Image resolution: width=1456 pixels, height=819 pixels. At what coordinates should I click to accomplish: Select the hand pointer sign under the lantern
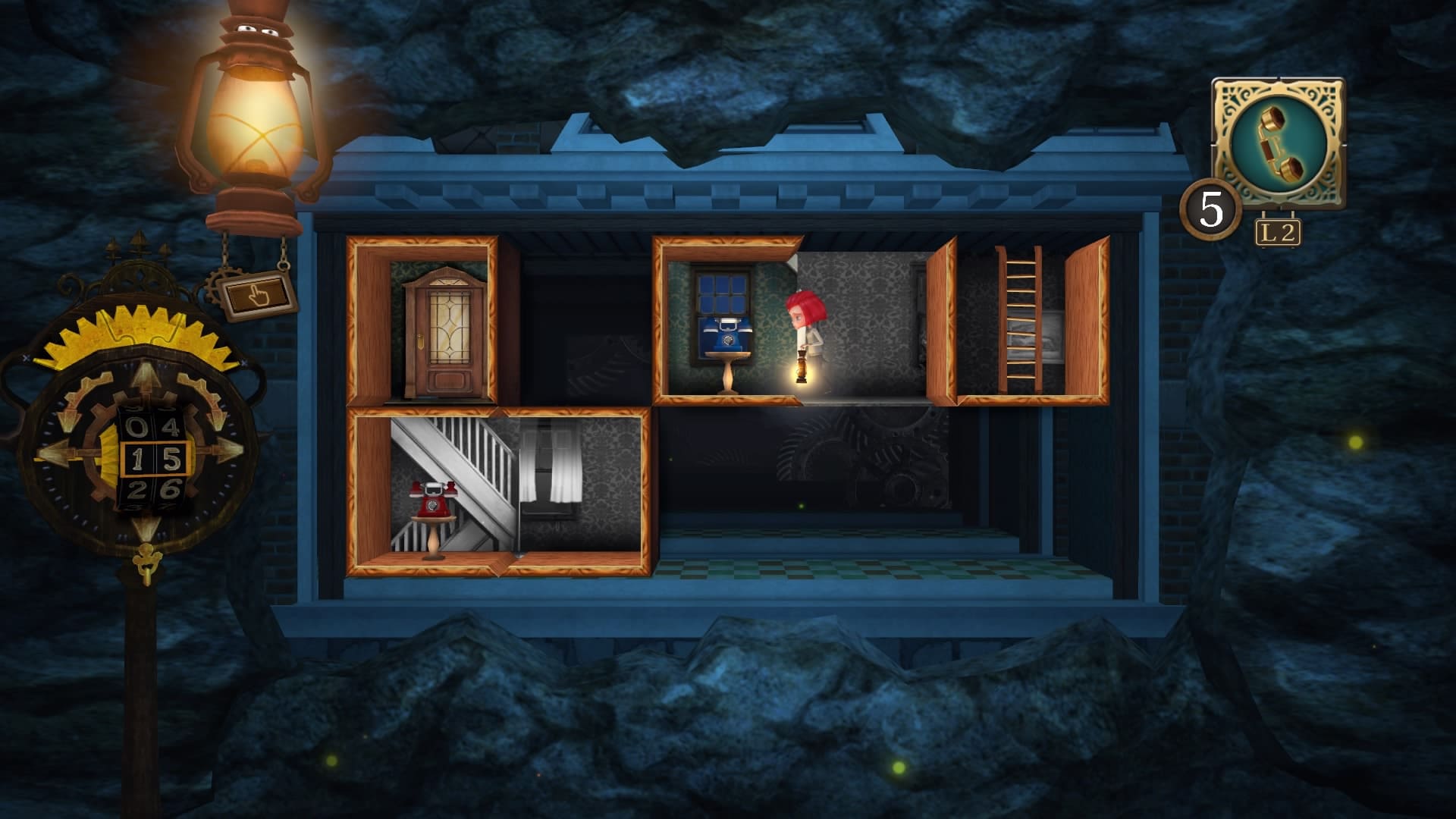(x=256, y=297)
